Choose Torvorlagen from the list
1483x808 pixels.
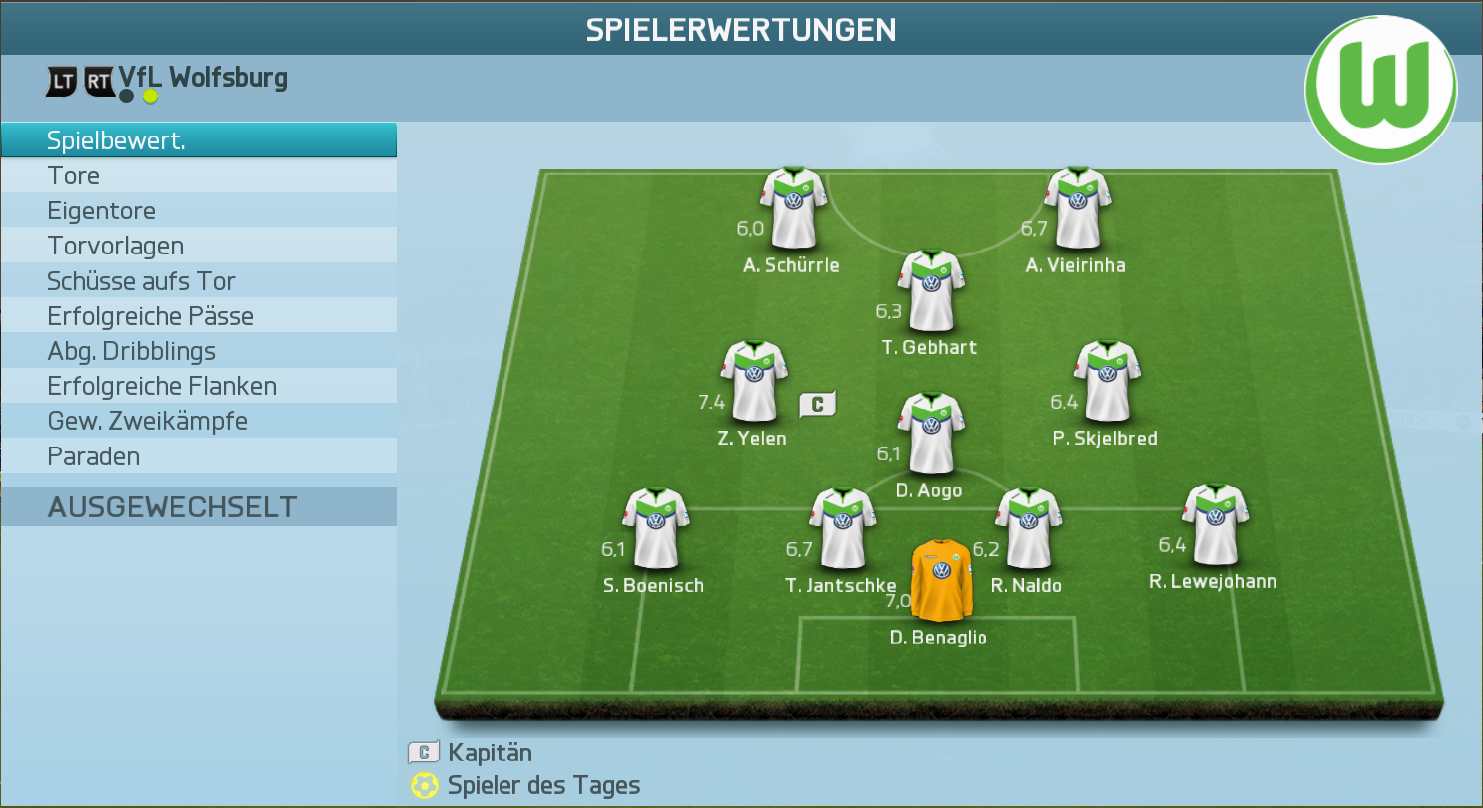(198, 246)
